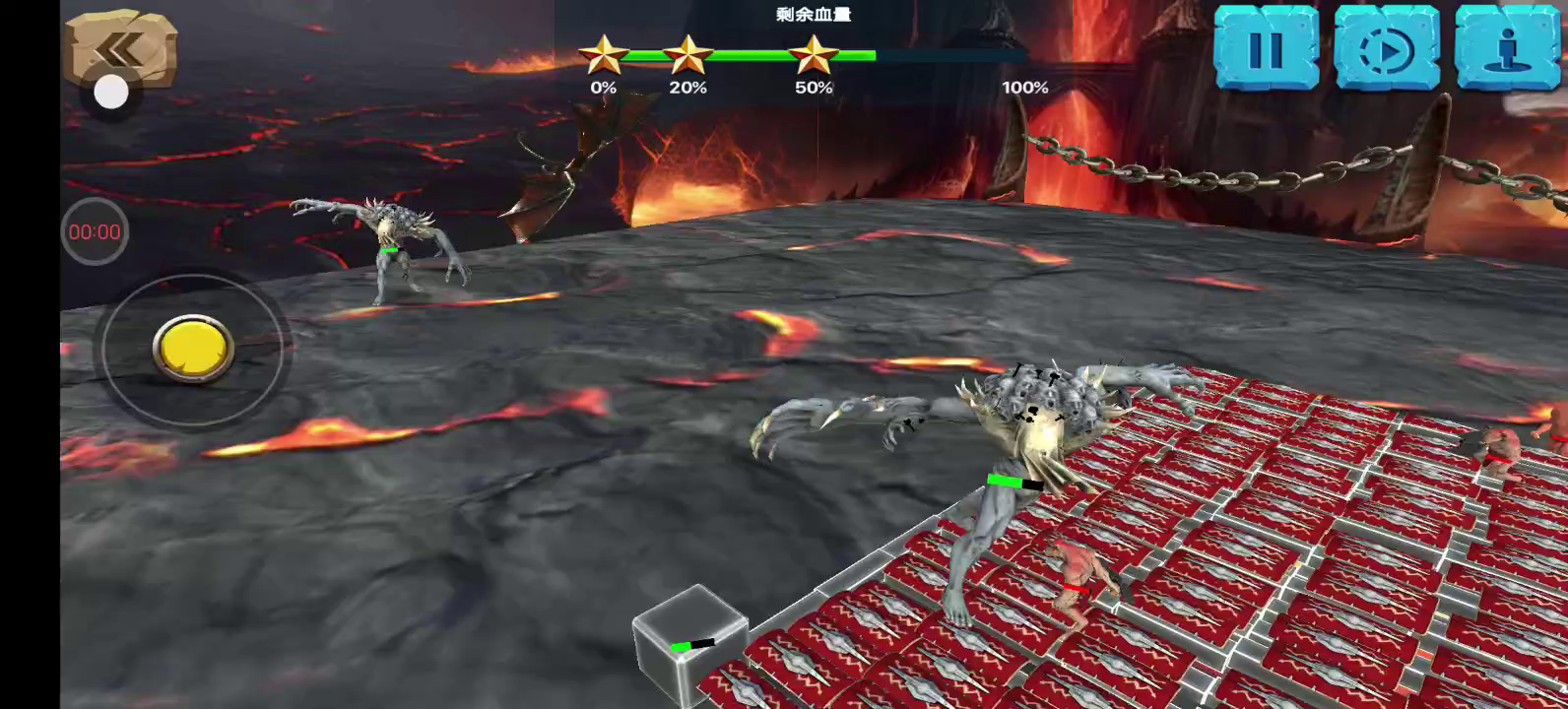Click the red 00:00 recording timer circle
The image size is (1568, 709).
coord(95,231)
